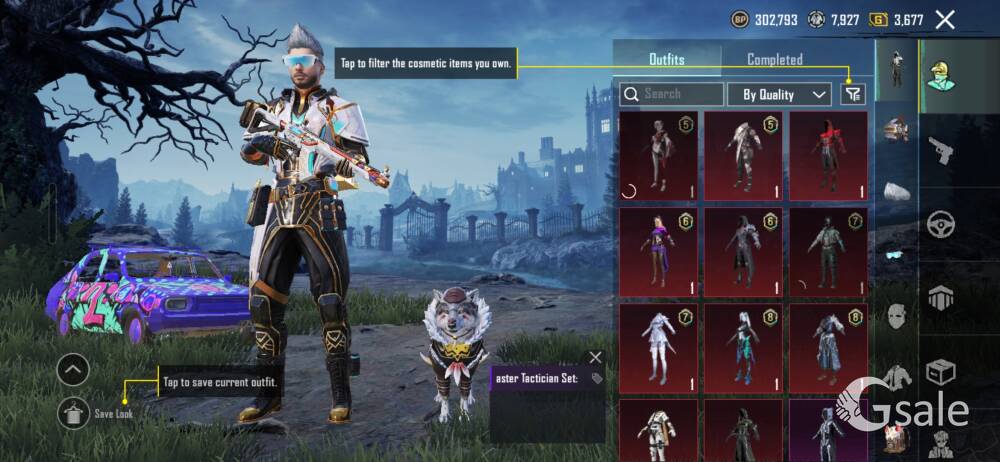Expand the up-arrow circle button

[73, 370]
